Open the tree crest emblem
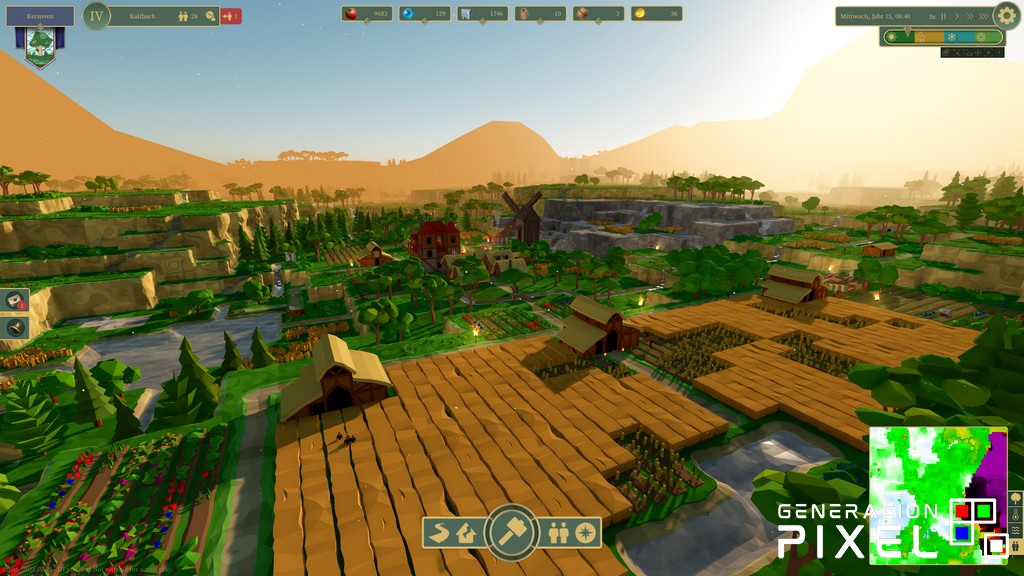 pos(40,45)
